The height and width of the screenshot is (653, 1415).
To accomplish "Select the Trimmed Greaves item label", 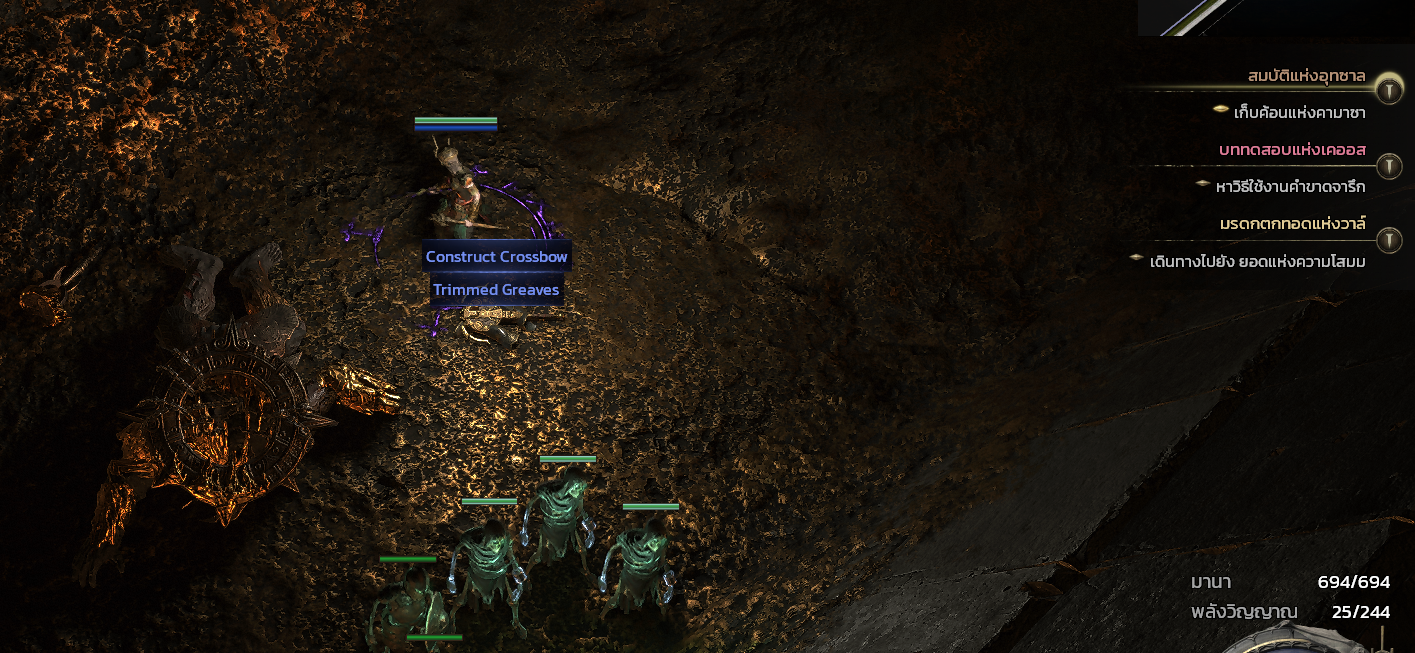I will tap(496, 290).
